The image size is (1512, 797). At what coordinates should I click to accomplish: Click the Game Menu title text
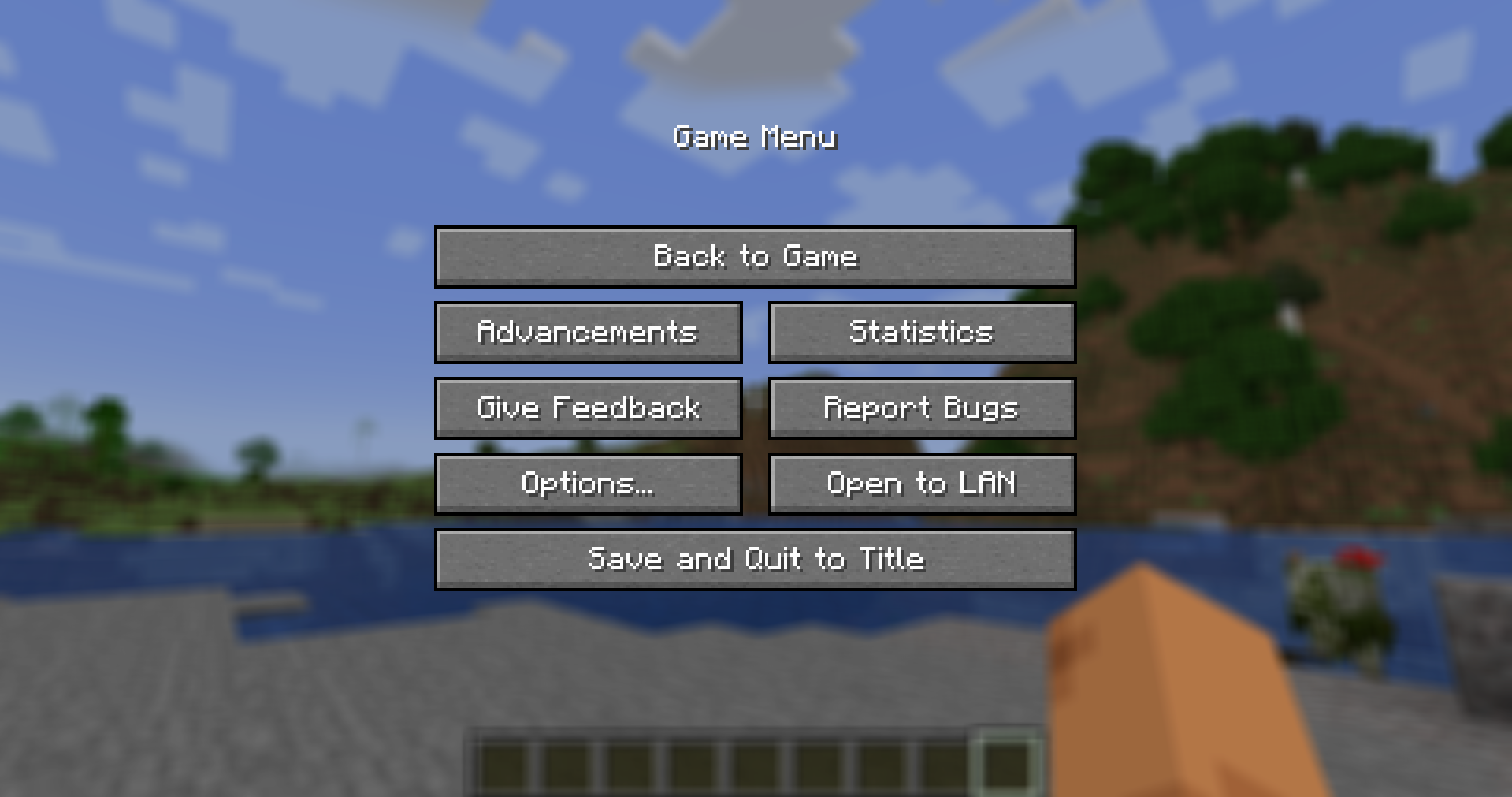point(756,136)
